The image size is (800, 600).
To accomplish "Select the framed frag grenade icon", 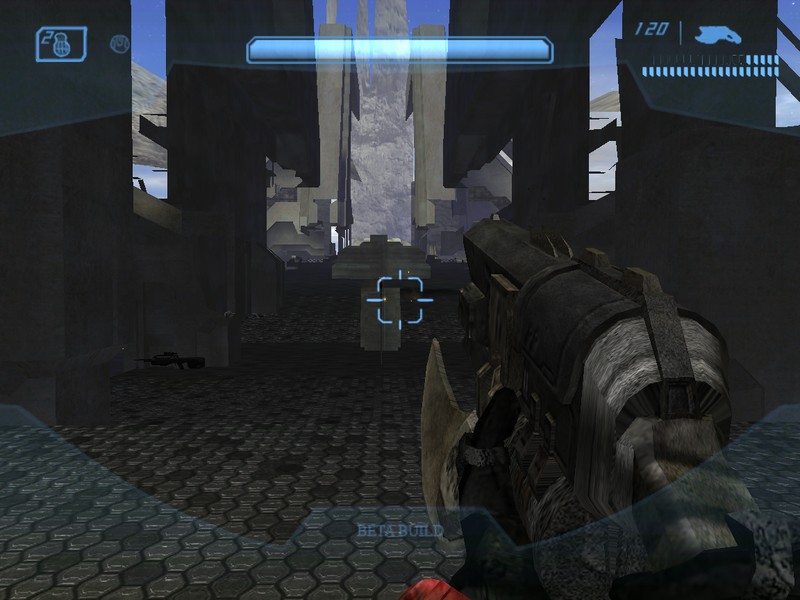I will pyautogui.click(x=61, y=43).
